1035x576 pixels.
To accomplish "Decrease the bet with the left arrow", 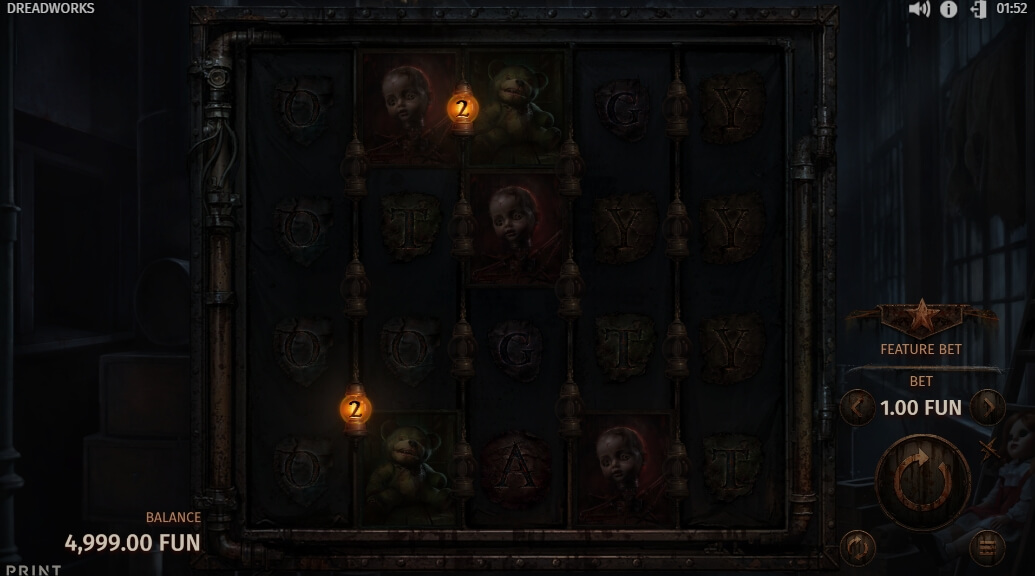I will click(x=857, y=408).
